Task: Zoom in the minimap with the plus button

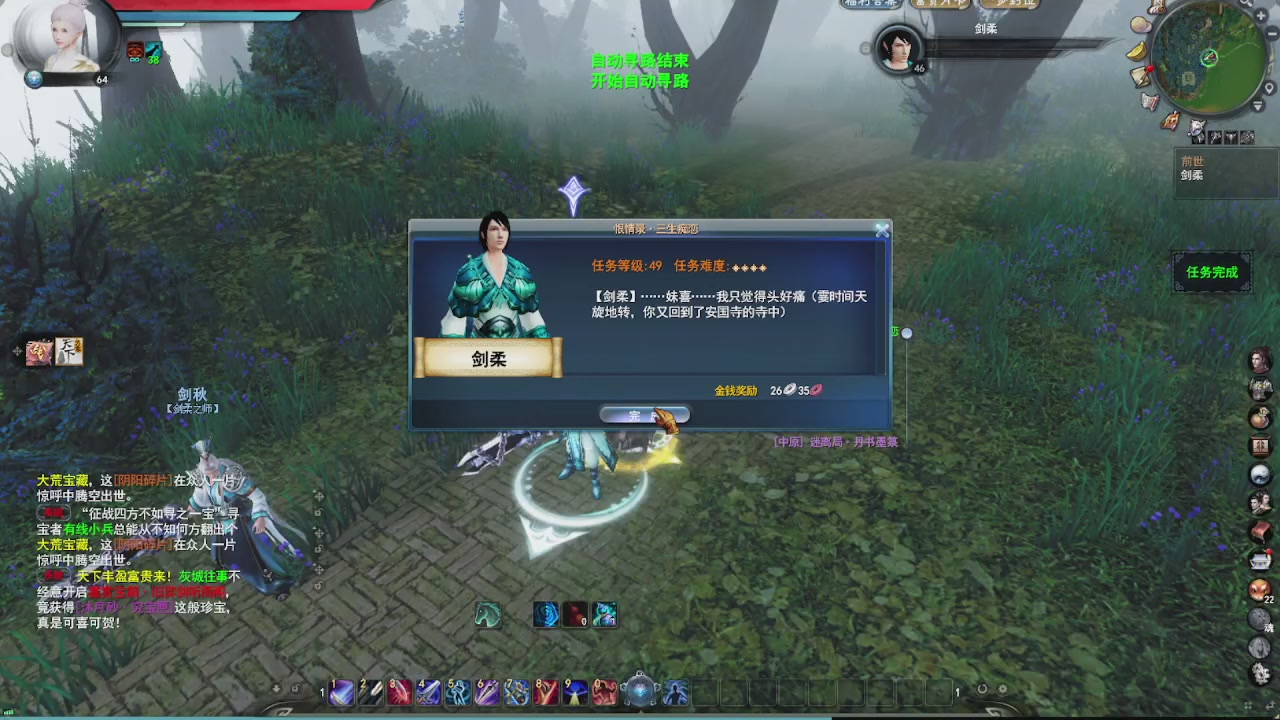Action: click(1260, 15)
